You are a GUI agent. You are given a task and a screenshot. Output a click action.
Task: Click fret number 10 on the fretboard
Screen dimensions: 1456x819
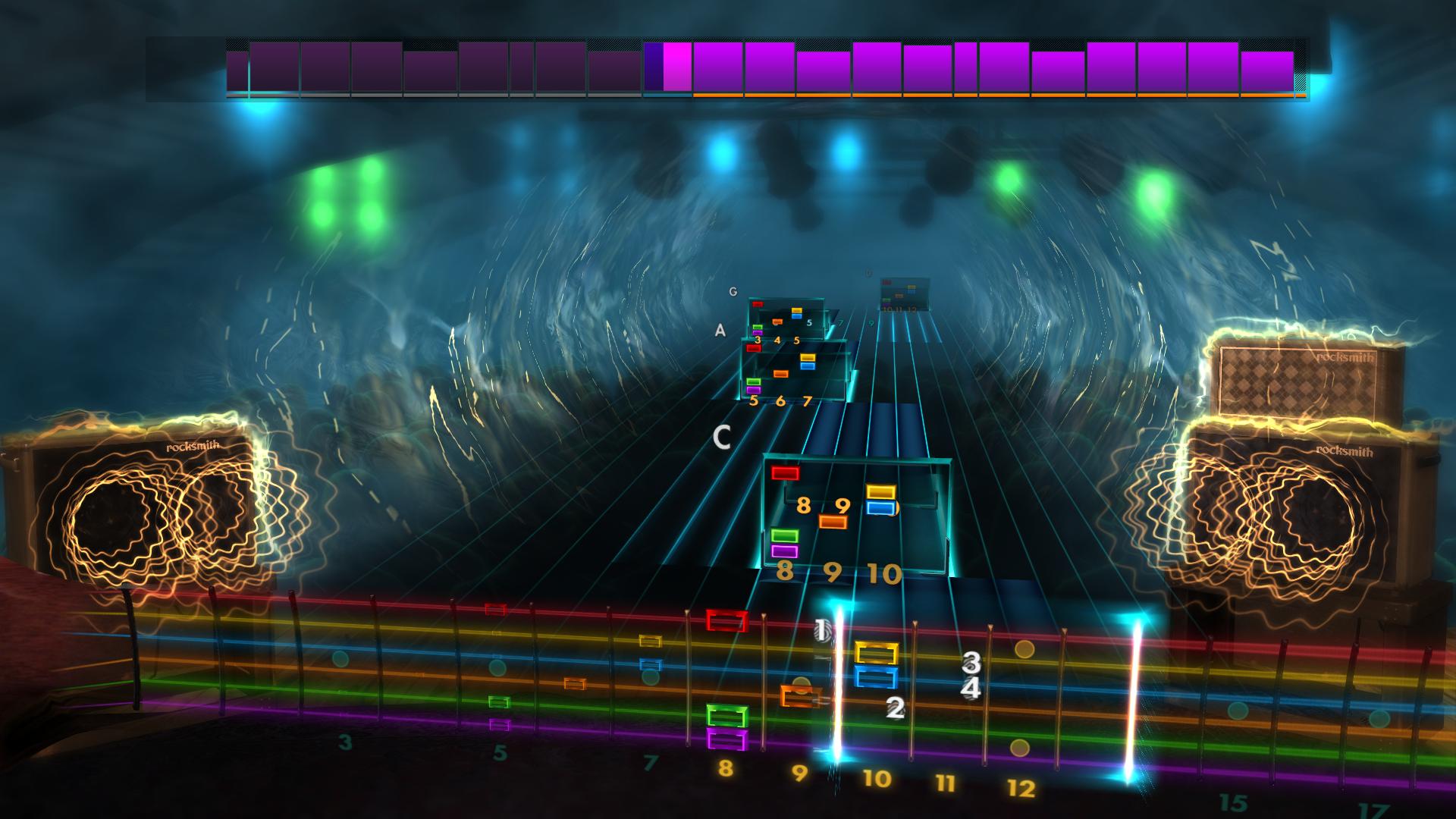876,777
